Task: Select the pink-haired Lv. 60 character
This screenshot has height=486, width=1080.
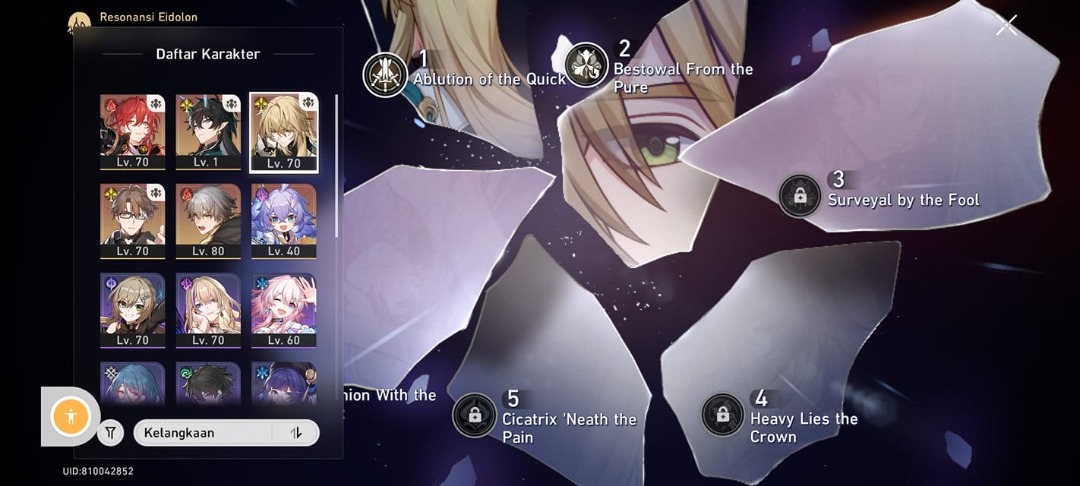Action: click(284, 309)
